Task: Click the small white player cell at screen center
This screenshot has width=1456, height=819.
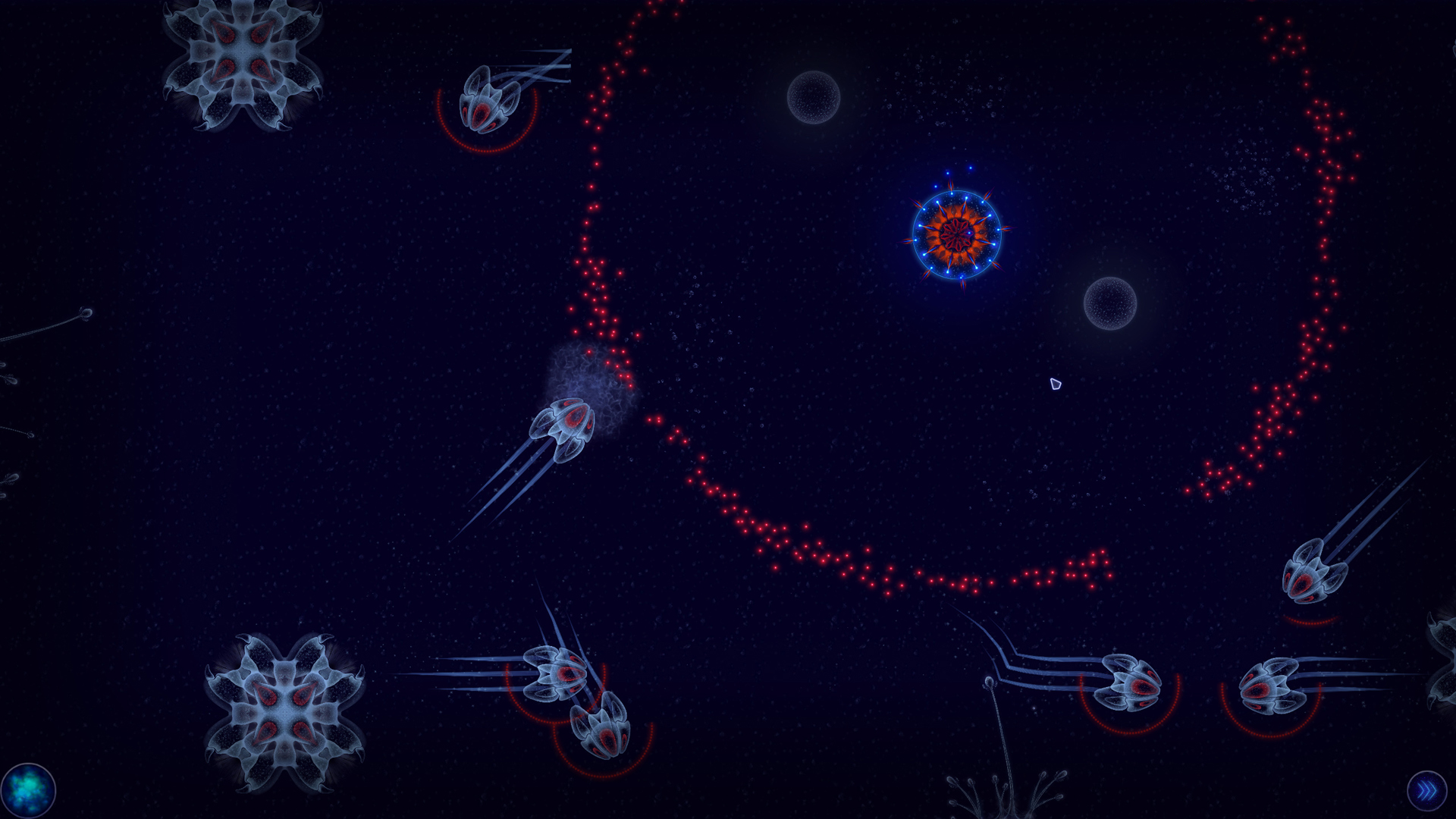Action: [x=1054, y=385]
